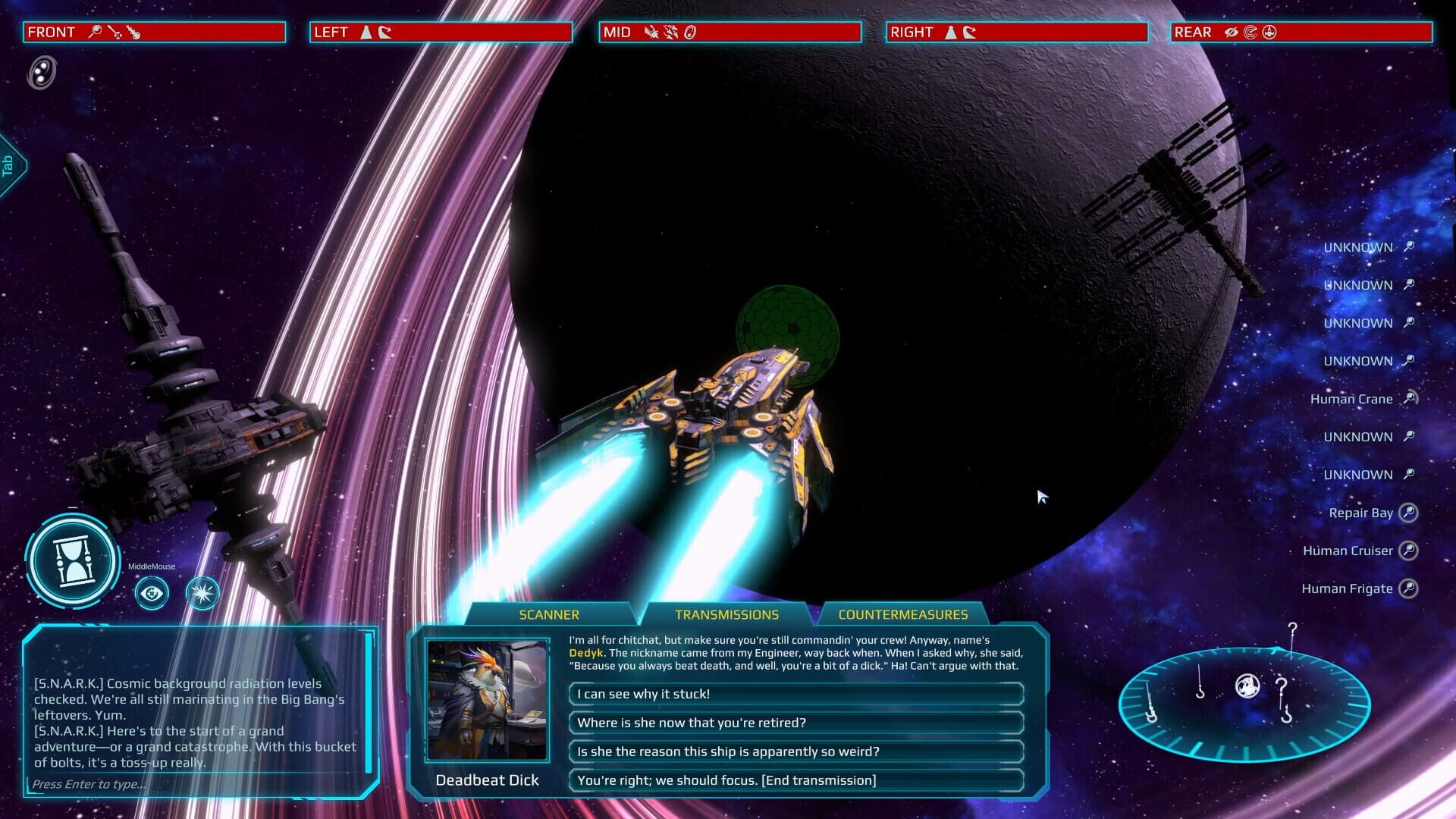Switch to the COUNTERMEASURES tab
Viewport: 1456px width, 819px height.
click(903, 614)
